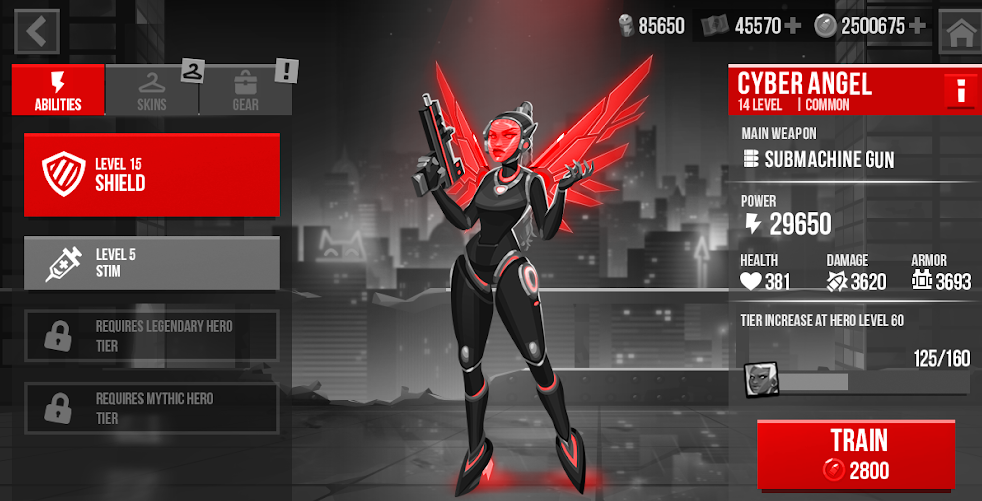Add more coins with the plus button

click(917, 26)
